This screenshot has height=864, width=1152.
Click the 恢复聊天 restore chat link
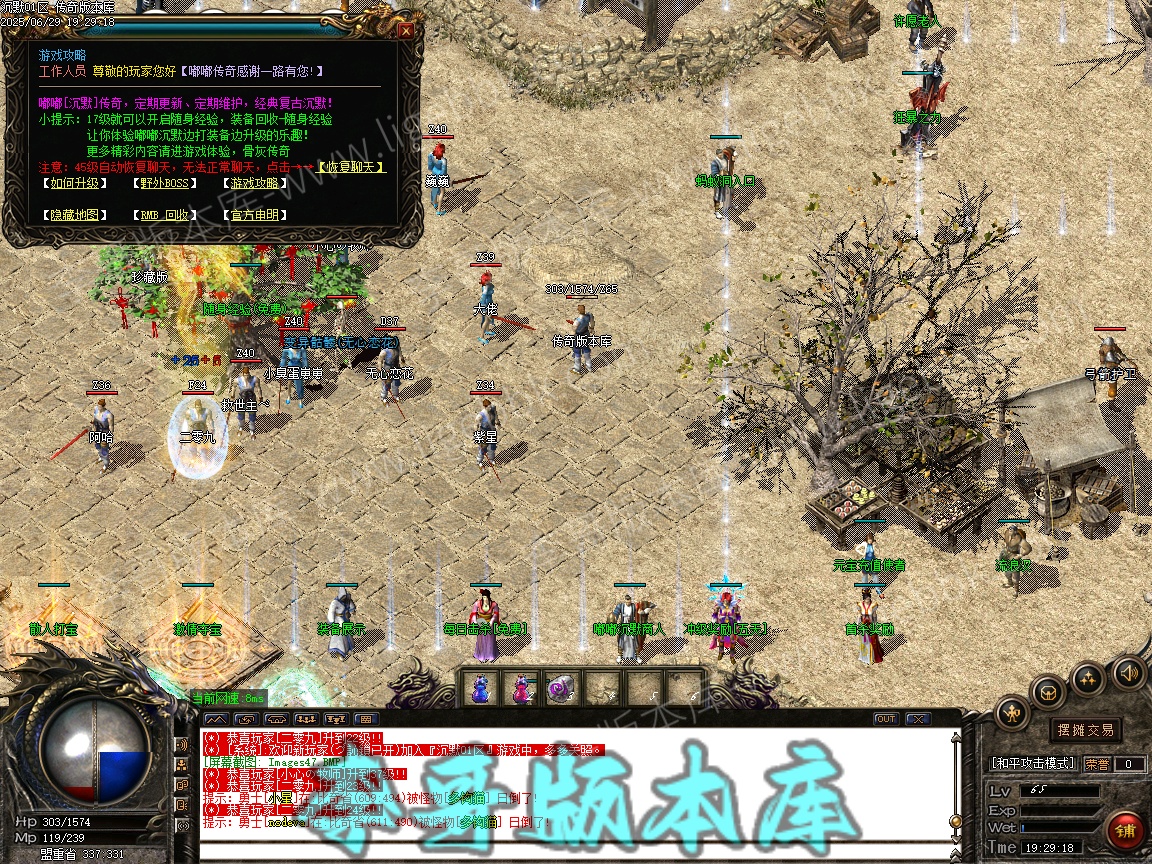tap(351, 167)
